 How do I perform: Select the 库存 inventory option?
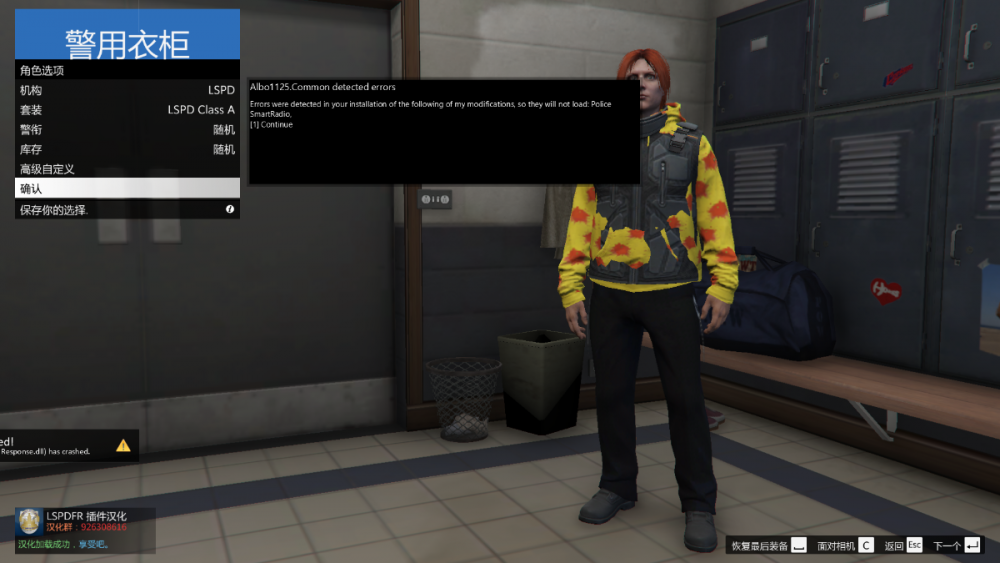[127, 149]
